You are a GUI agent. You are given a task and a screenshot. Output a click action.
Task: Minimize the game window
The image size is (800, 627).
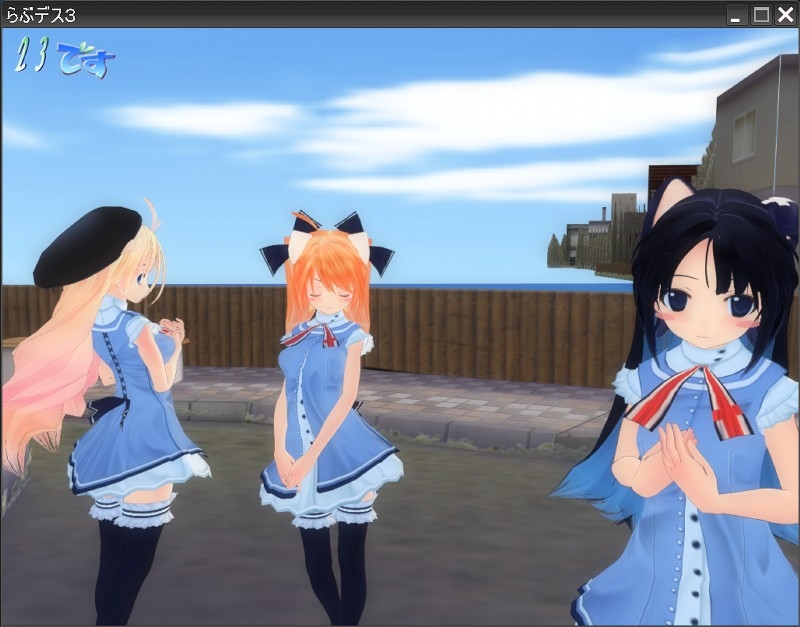(x=737, y=14)
